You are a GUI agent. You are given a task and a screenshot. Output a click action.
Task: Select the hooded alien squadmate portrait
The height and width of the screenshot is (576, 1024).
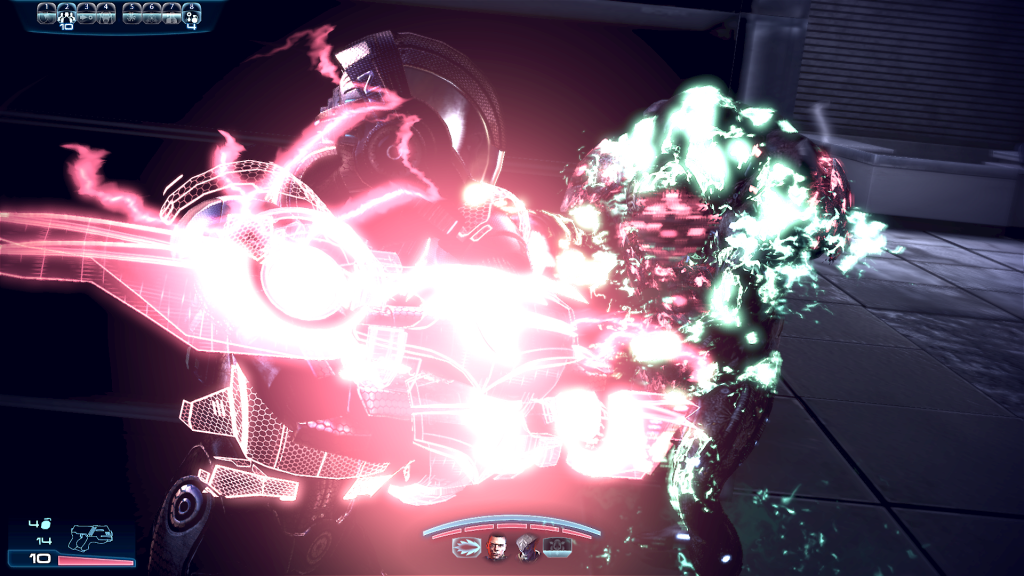(x=527, y=547)
